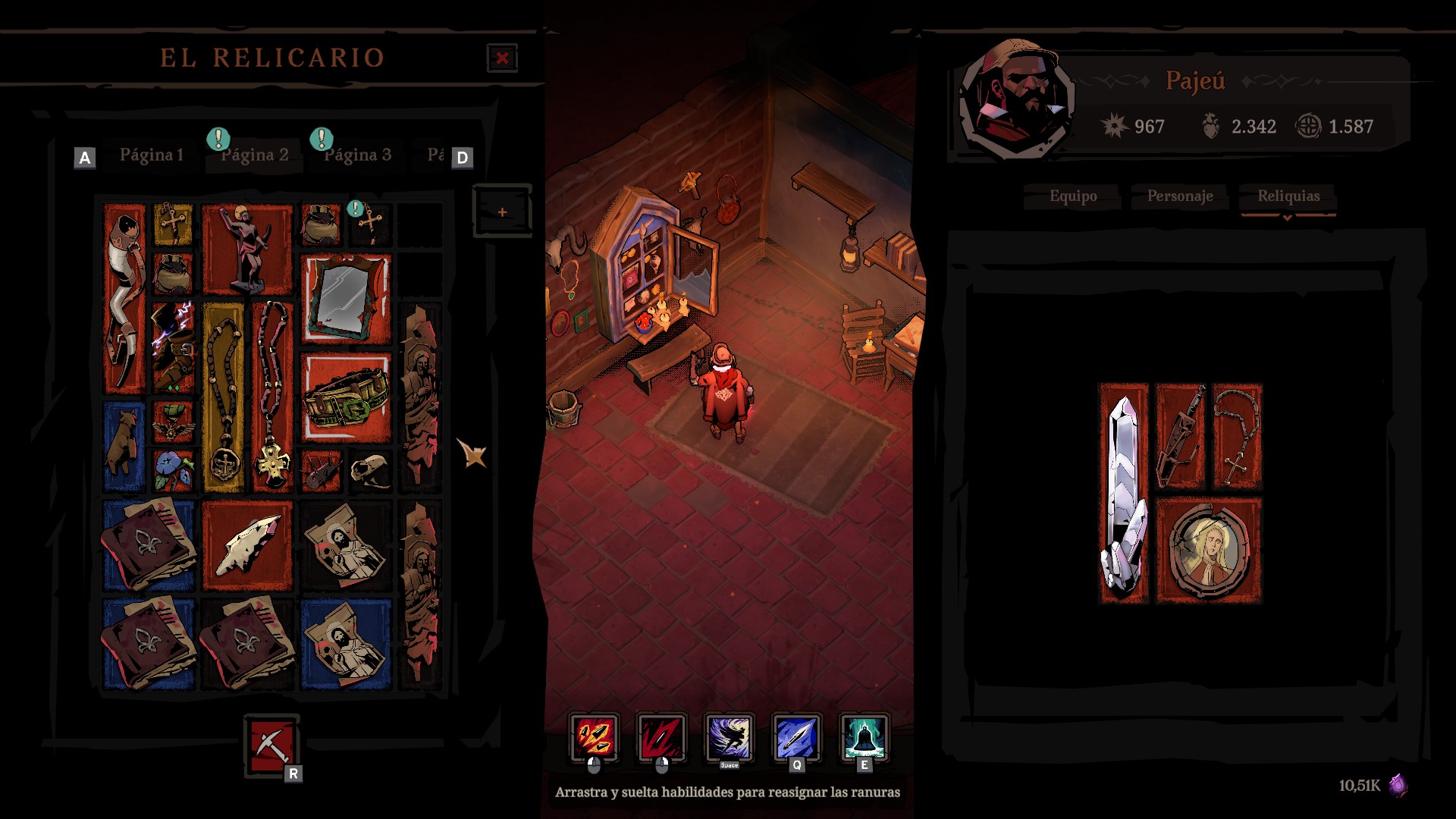The height and width of the screenshot is (819, 1456).
Task: Pick the flint arrowhead relic
Action: tap(247, 545)
